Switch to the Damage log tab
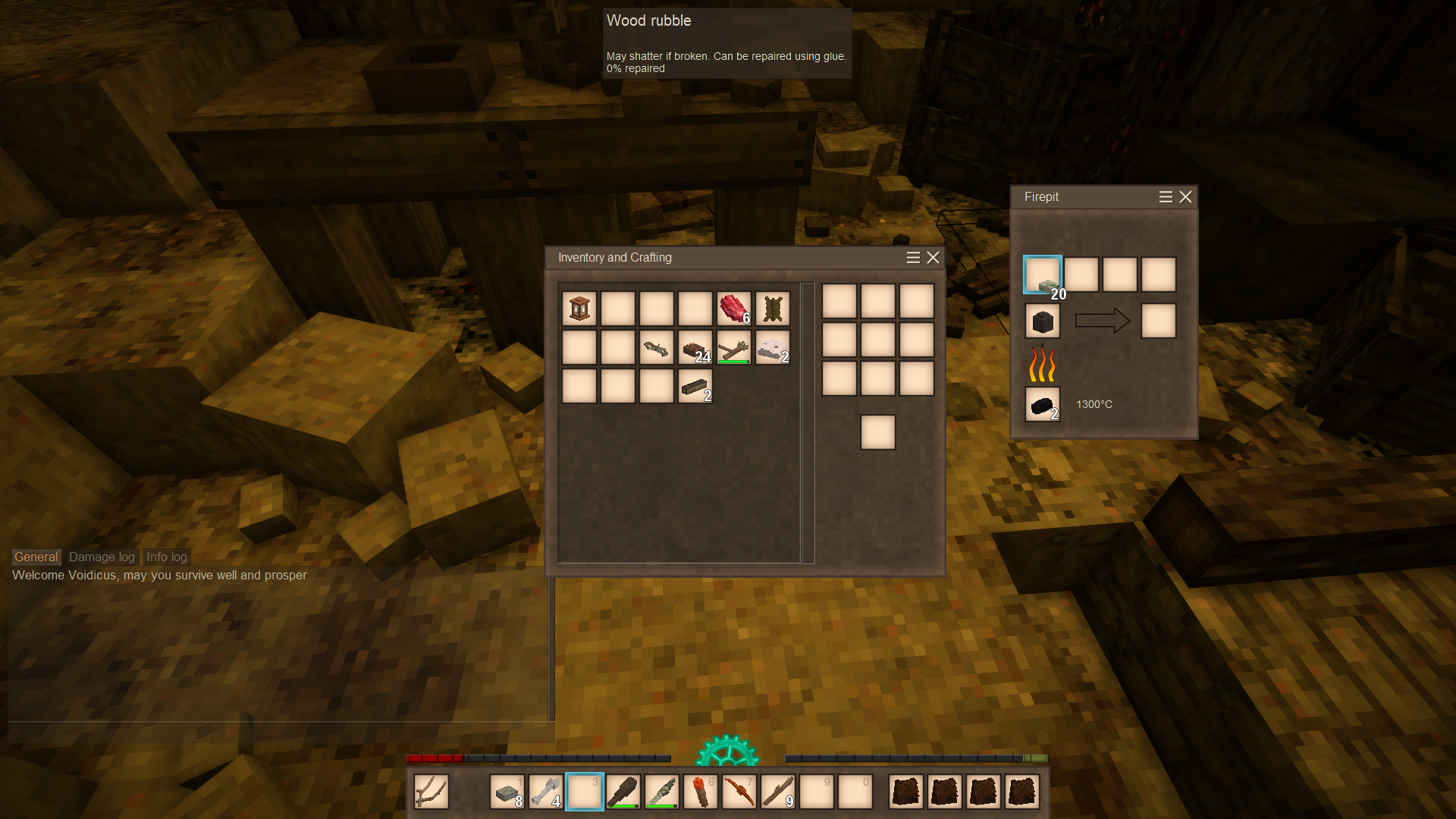 pos(102,557)
